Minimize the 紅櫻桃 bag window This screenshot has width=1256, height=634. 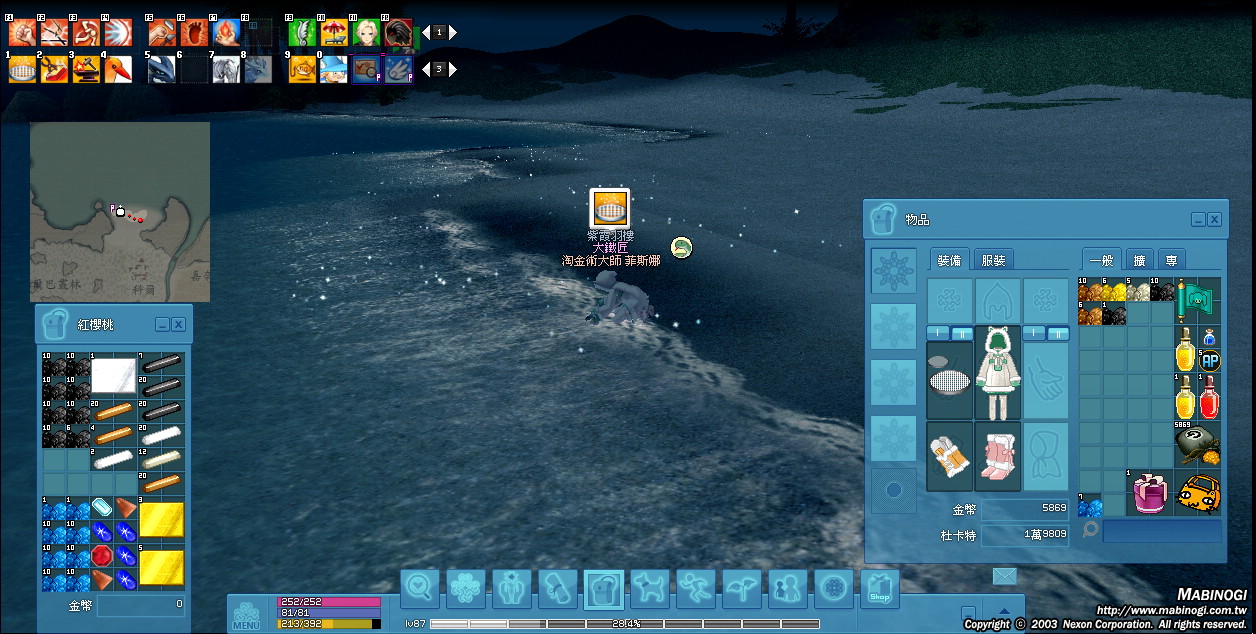161,324
